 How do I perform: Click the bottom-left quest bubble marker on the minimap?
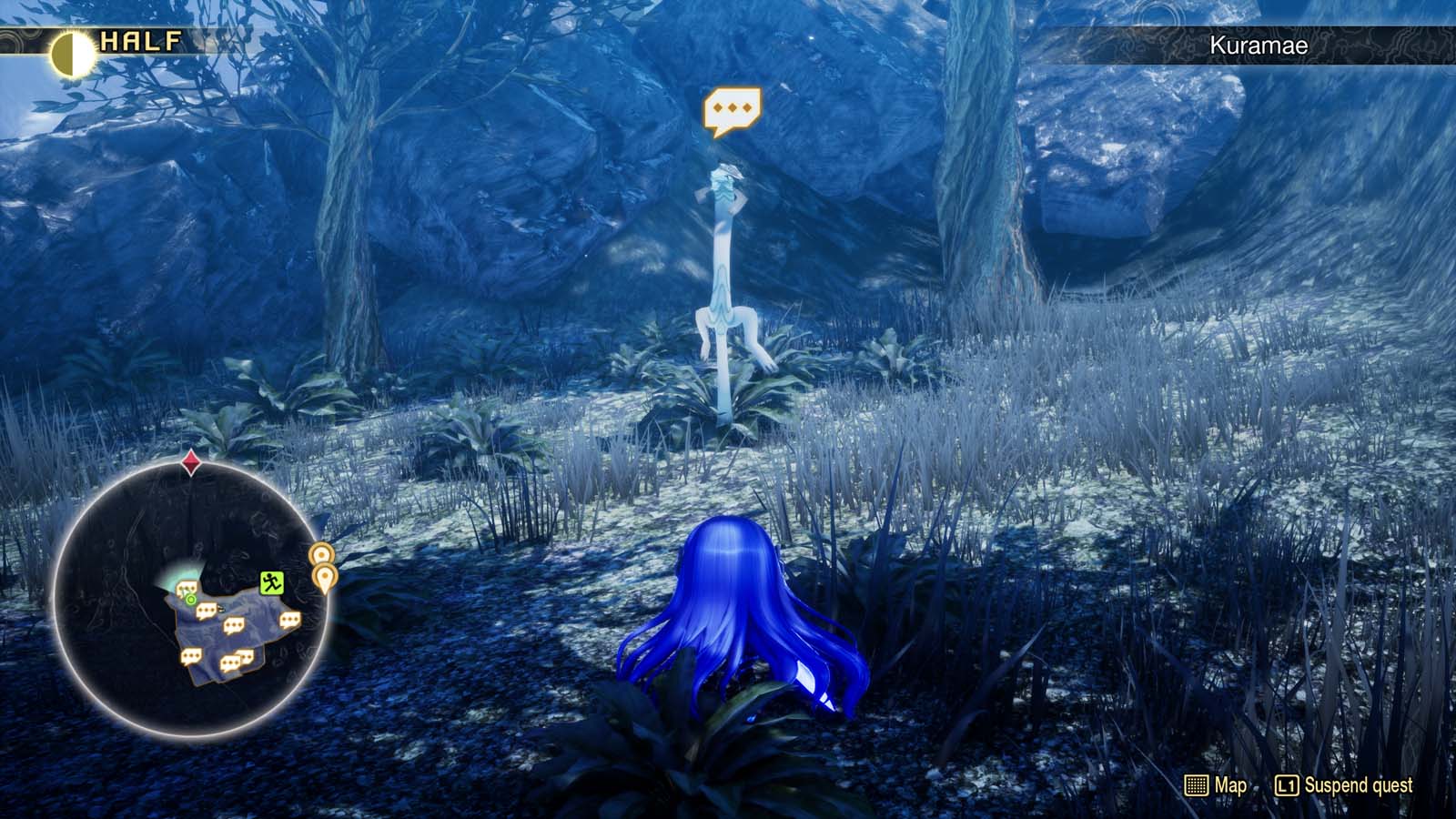click(191, 657)
